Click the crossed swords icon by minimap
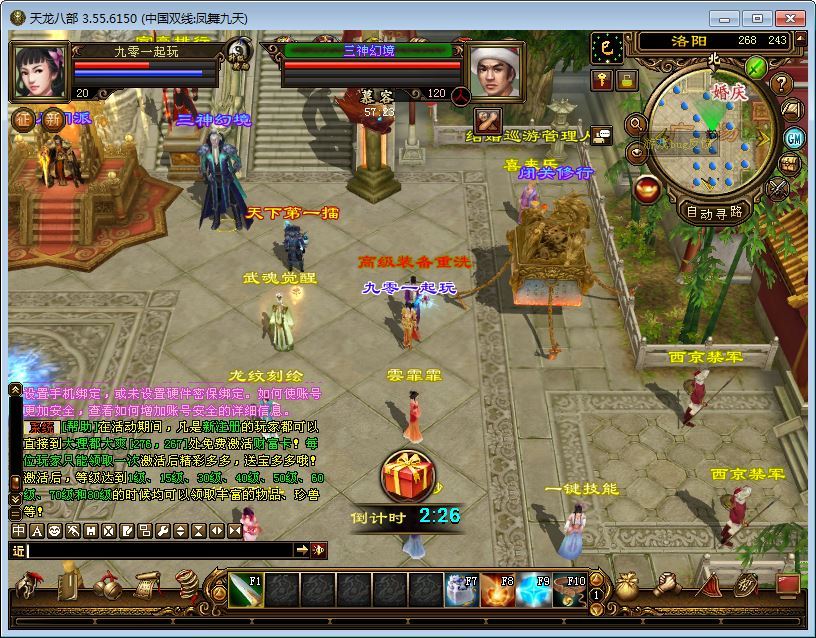The width and height of the screenshot is (816, 638). click(777, 188)
